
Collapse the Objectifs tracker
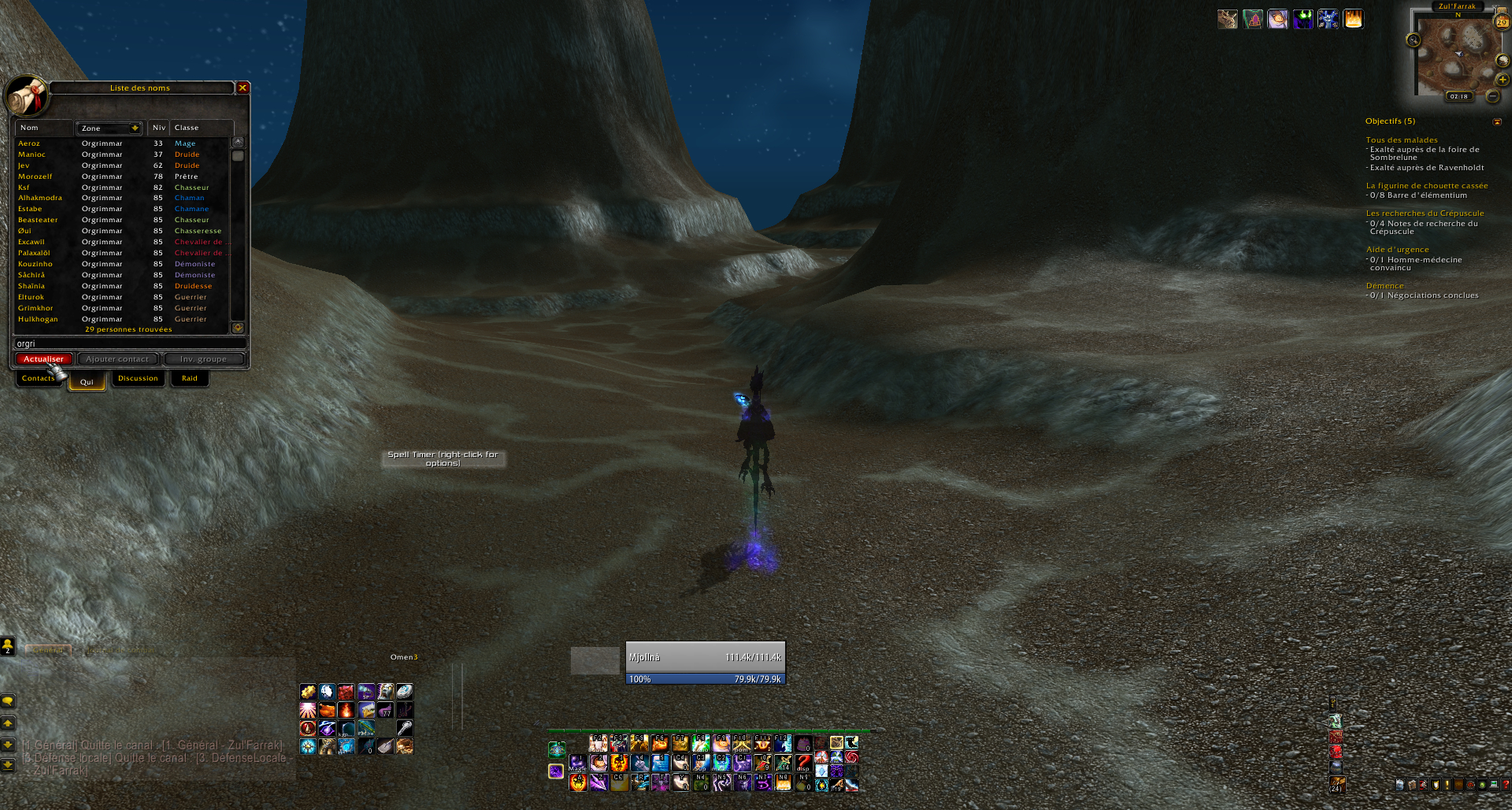[1497, 122]
